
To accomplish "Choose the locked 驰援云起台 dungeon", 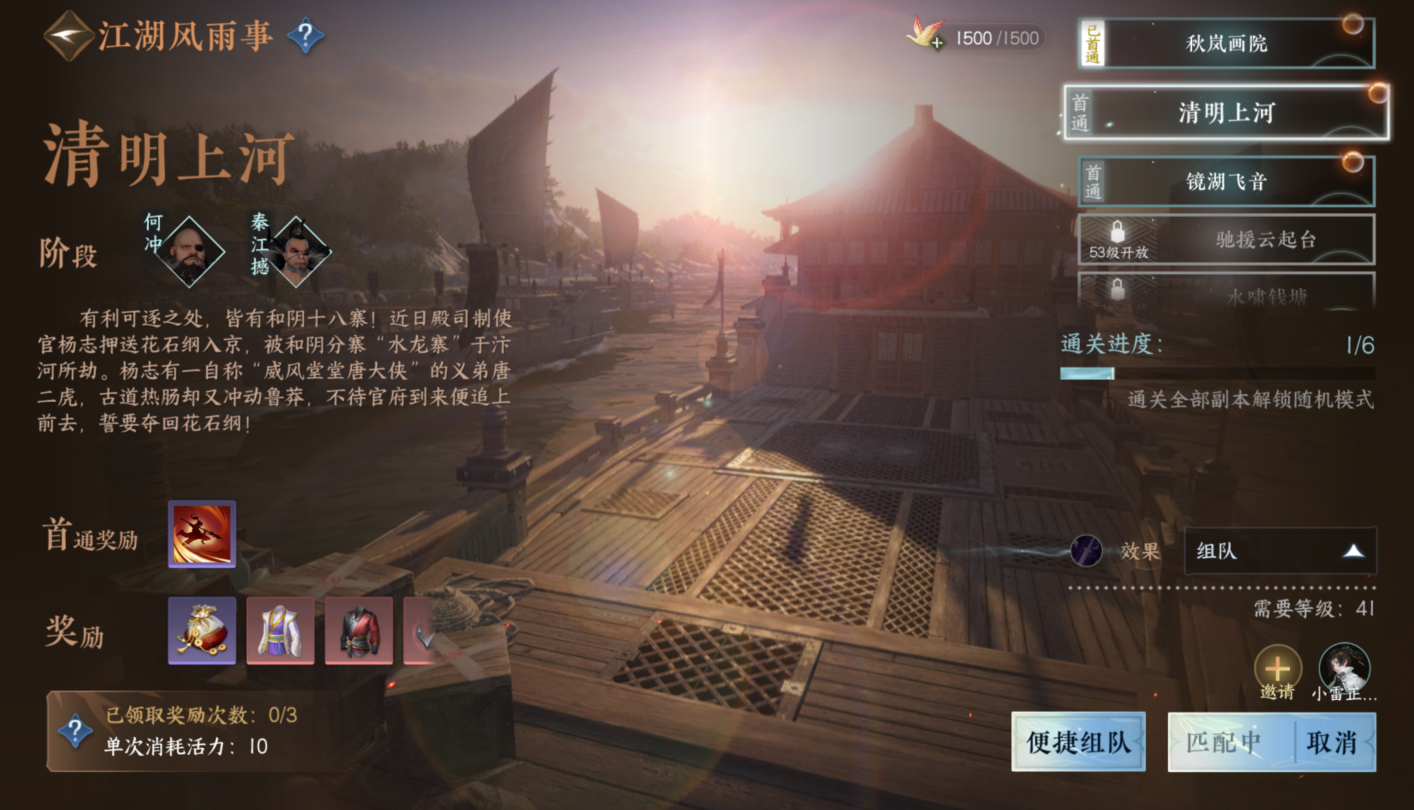I will [1226, 240].
